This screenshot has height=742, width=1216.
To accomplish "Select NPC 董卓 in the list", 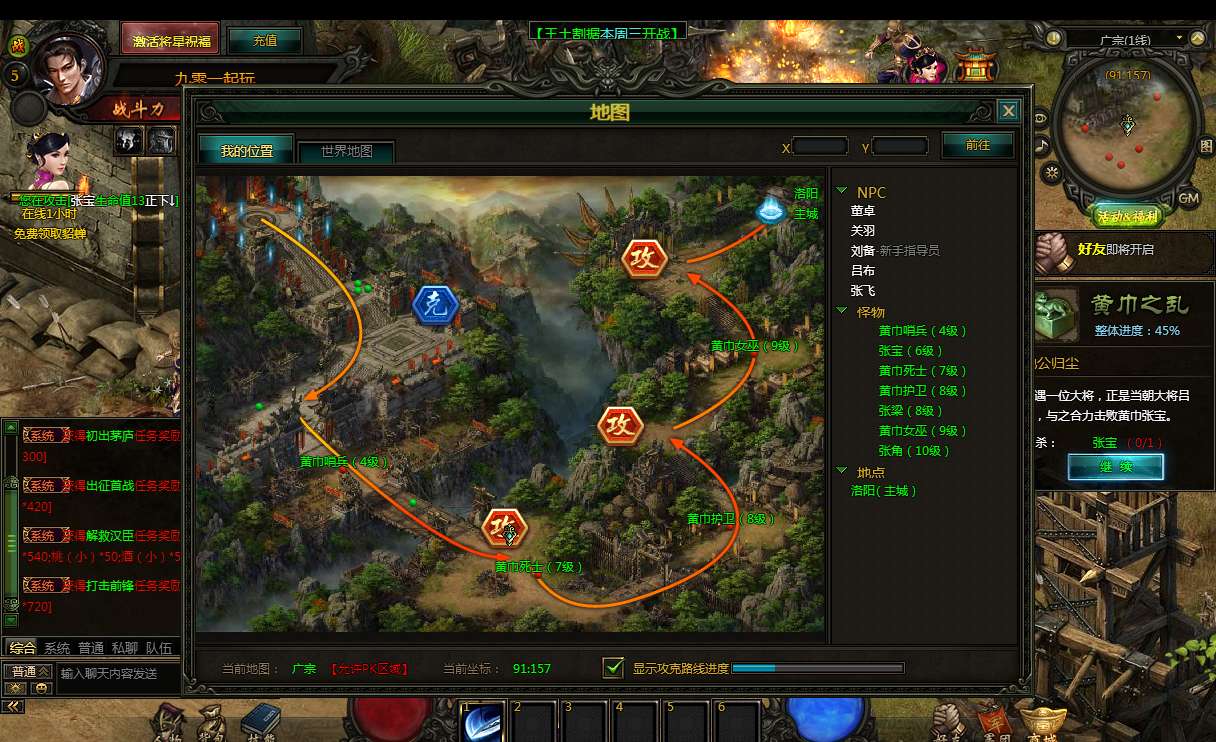I will pos(863,211).
